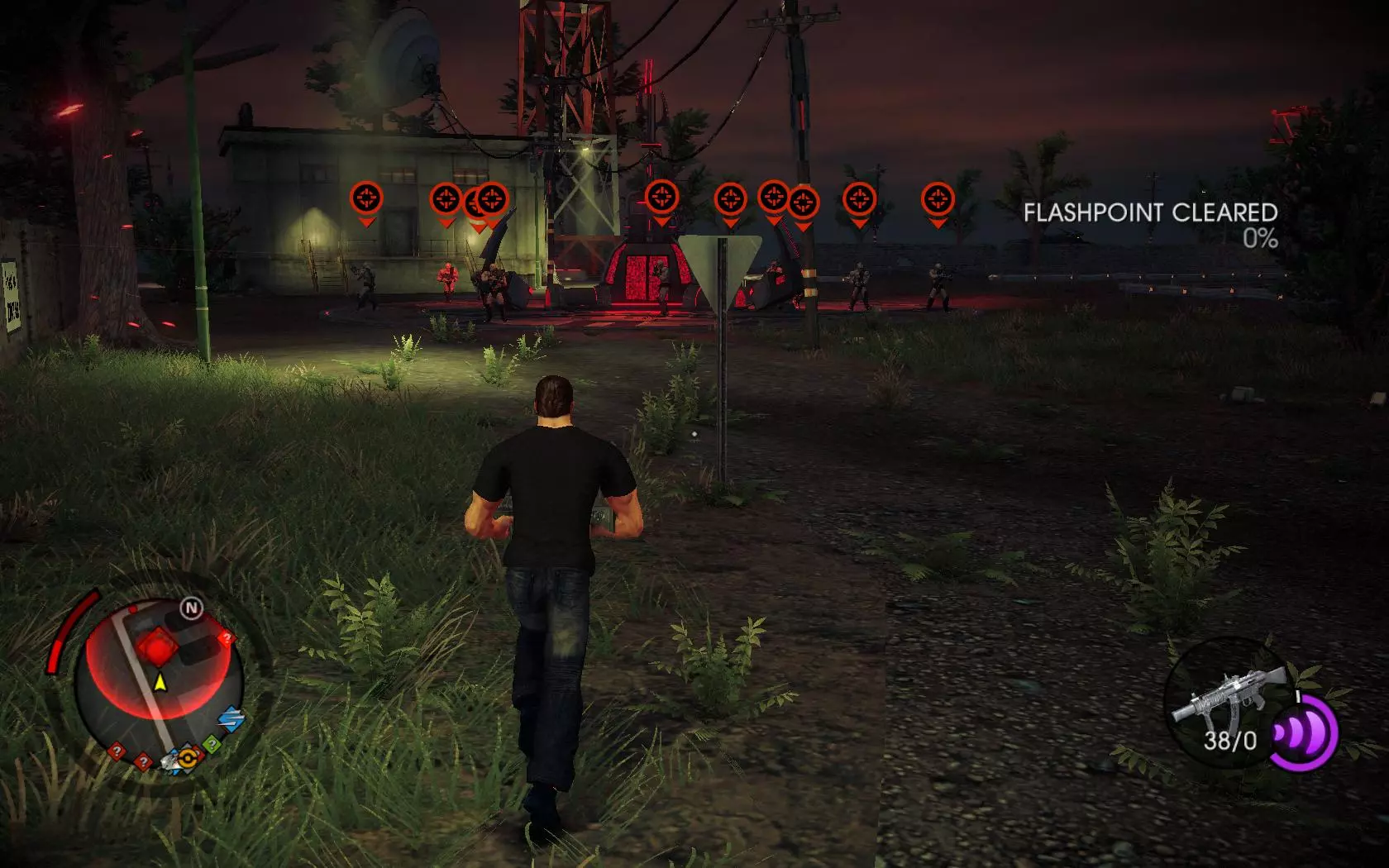Click the red Flashpoint diamond on the minimap

(157, 646)
